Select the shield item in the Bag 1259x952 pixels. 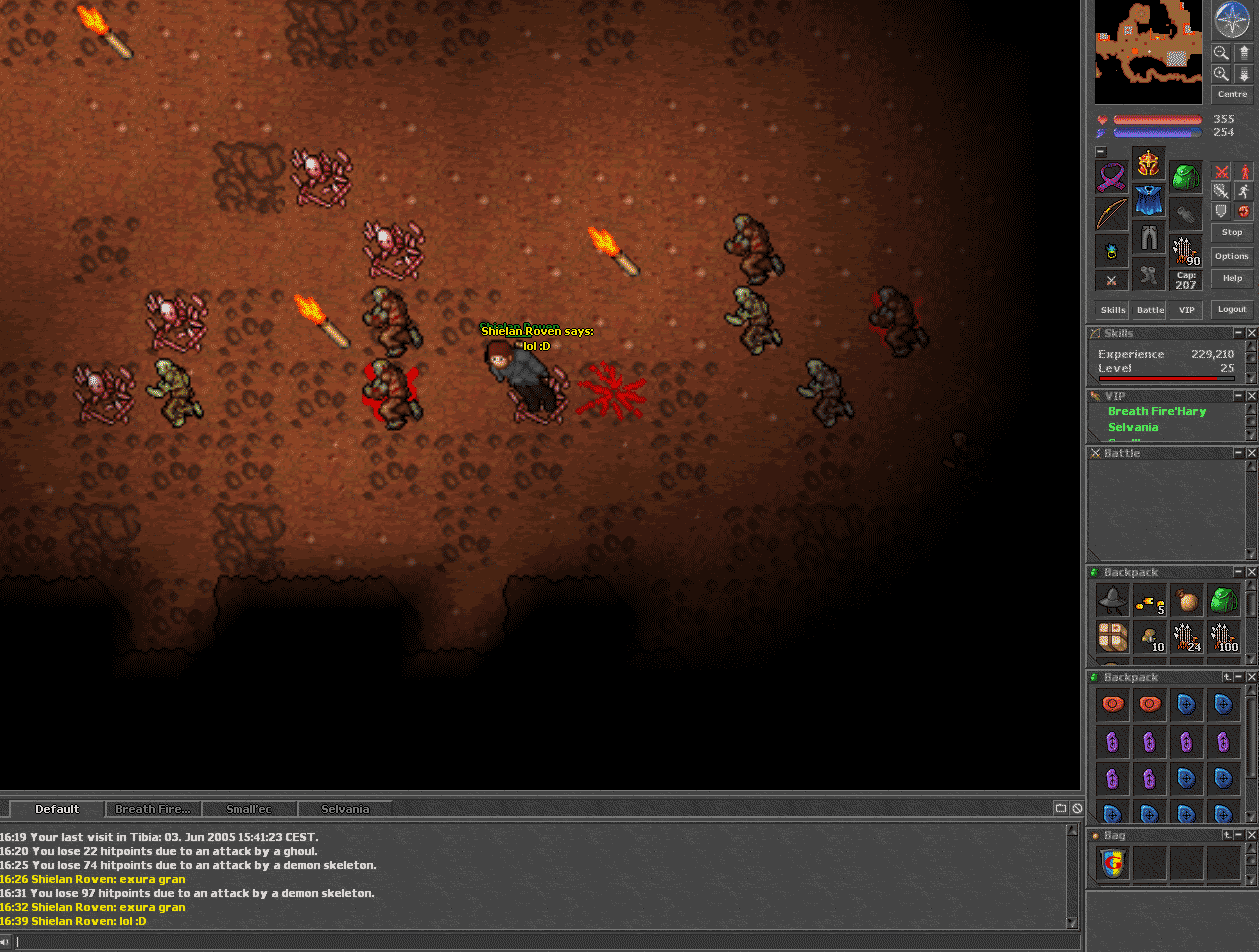[x=1113, y=863]
